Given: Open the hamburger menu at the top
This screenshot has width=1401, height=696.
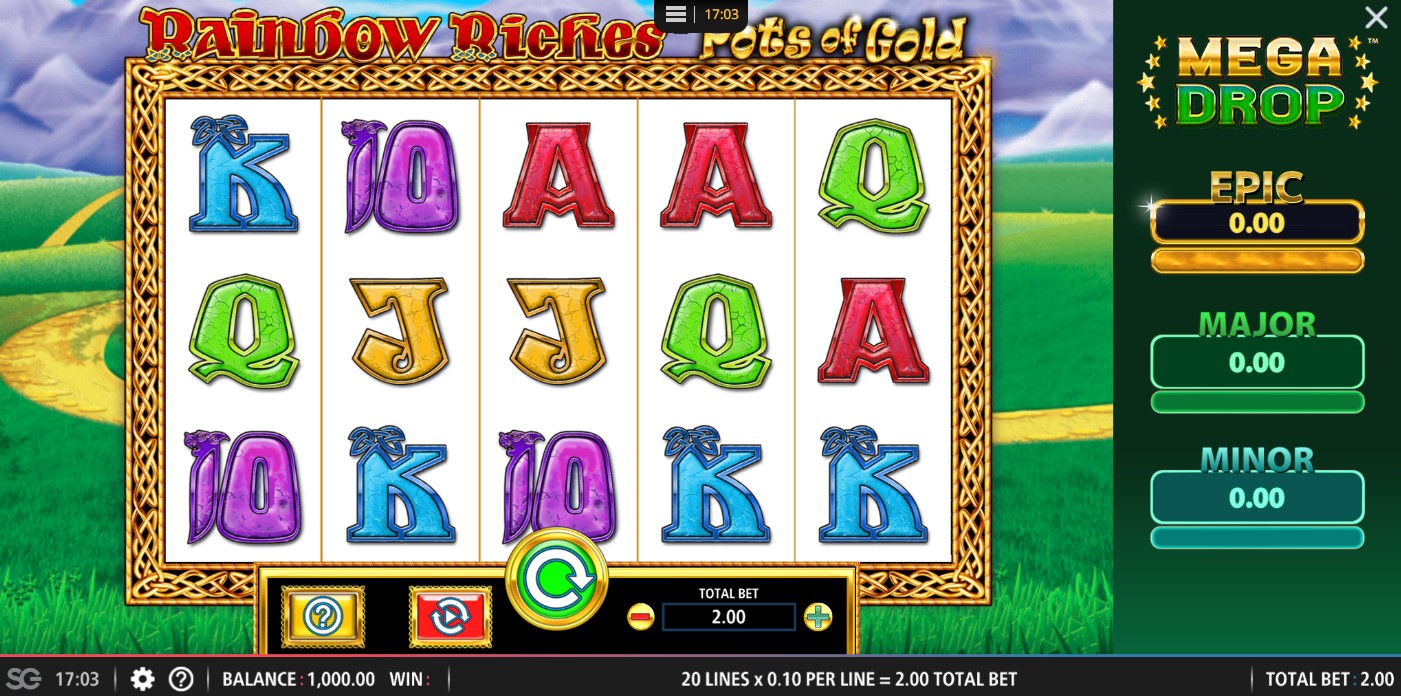Looking at the screenshot, I should tap(675, 14).
